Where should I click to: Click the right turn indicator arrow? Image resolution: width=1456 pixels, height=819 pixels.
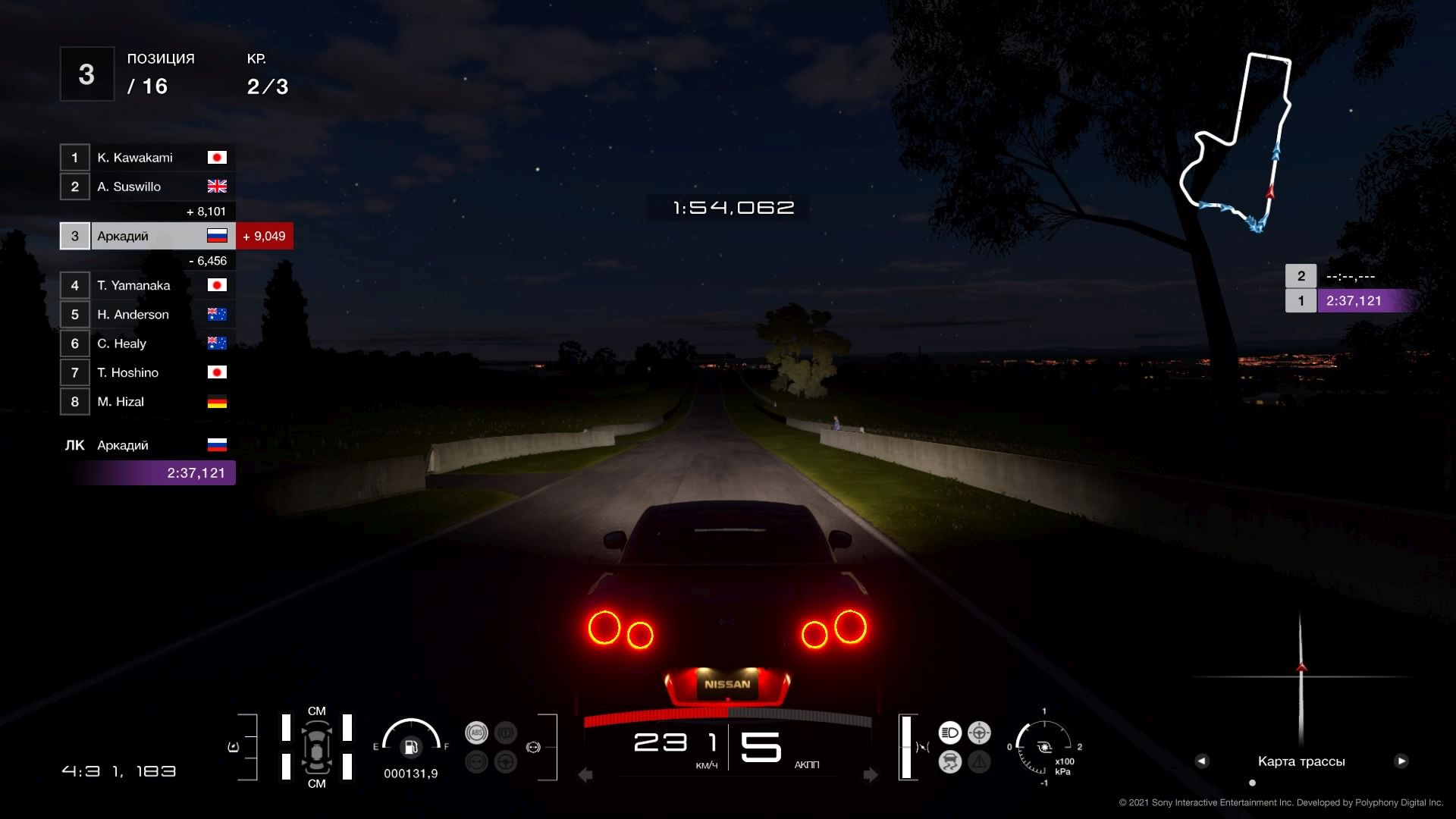point(871,775)
